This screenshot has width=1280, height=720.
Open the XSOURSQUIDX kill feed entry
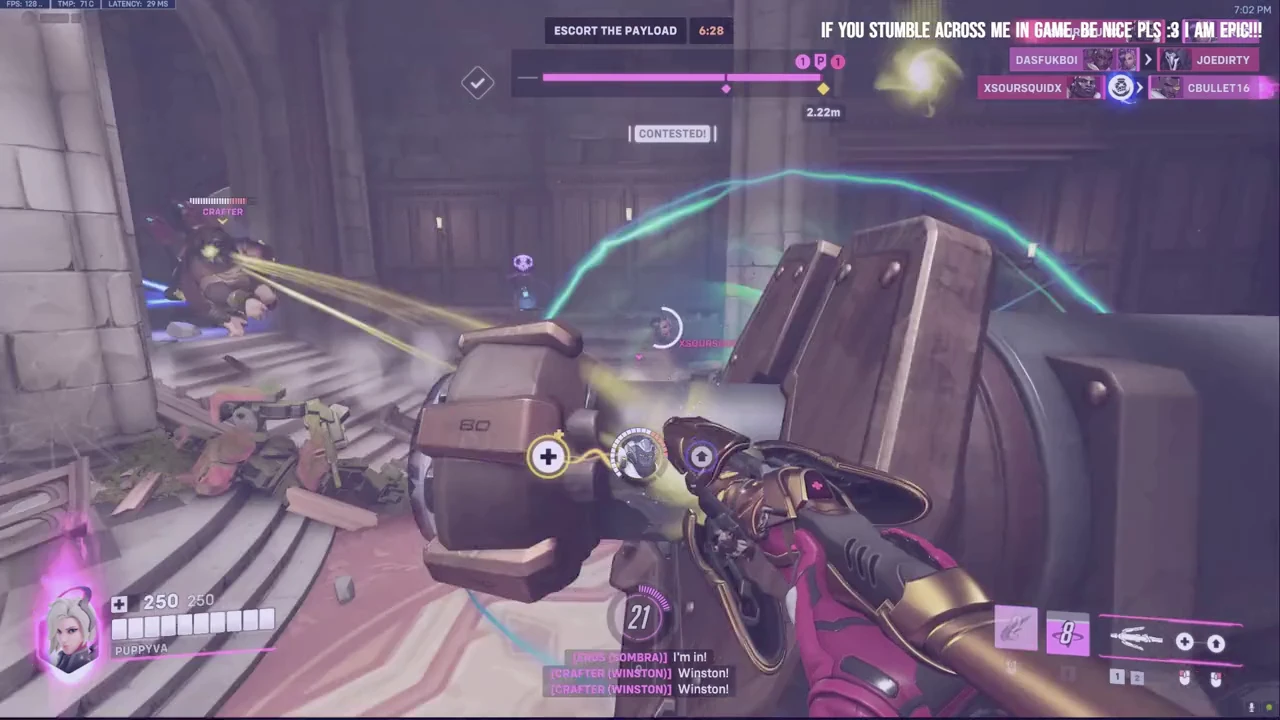(x=1023, y=88)
